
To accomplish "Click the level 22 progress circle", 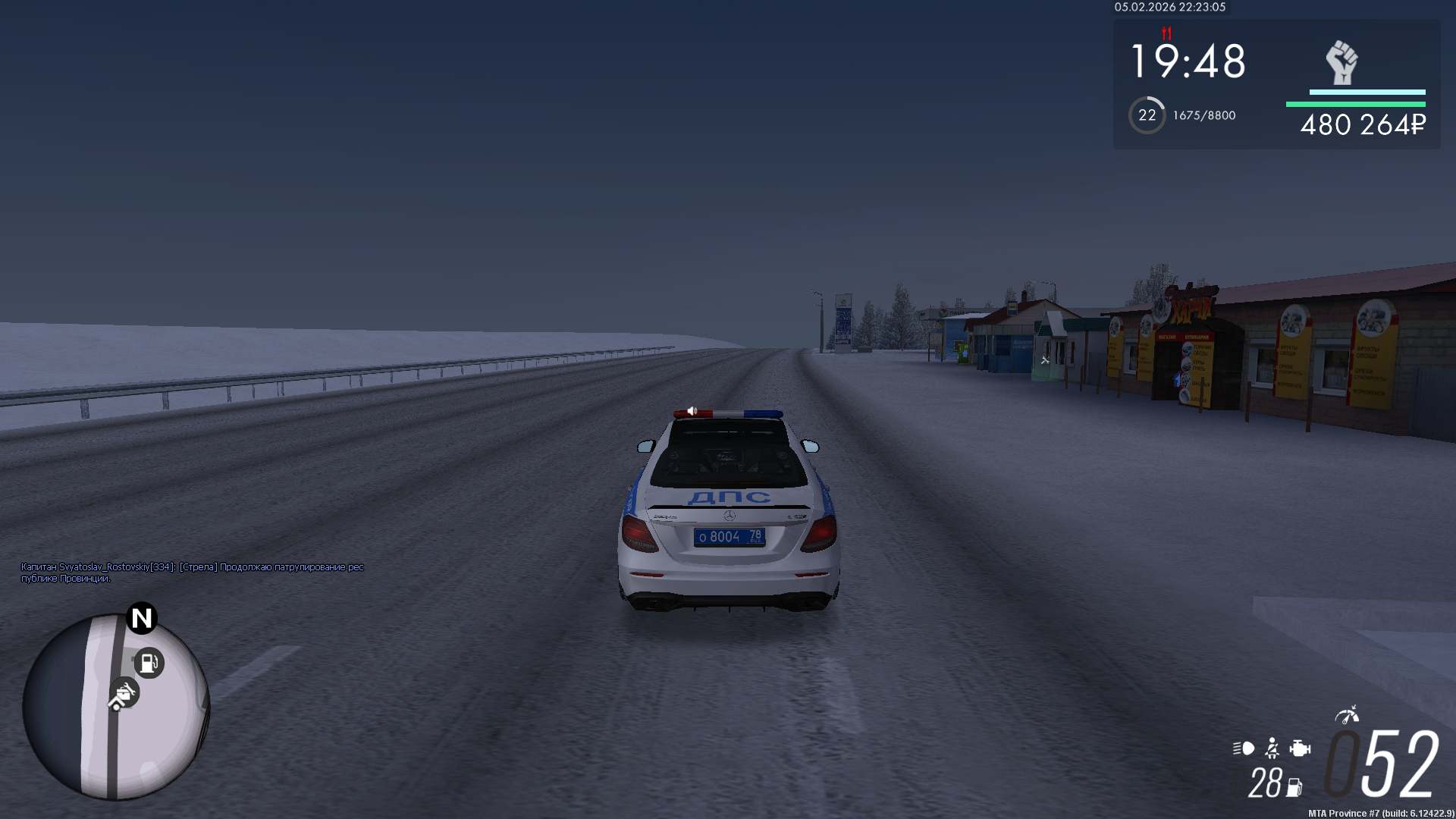I will pos(1147,115).
